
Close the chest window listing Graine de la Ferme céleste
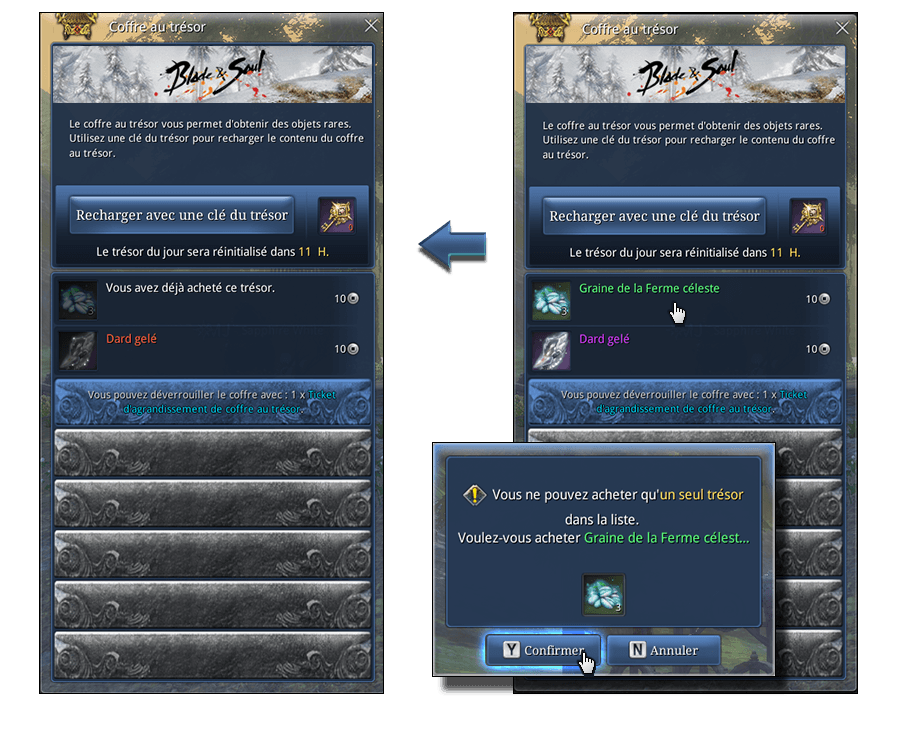pos(843,28)
